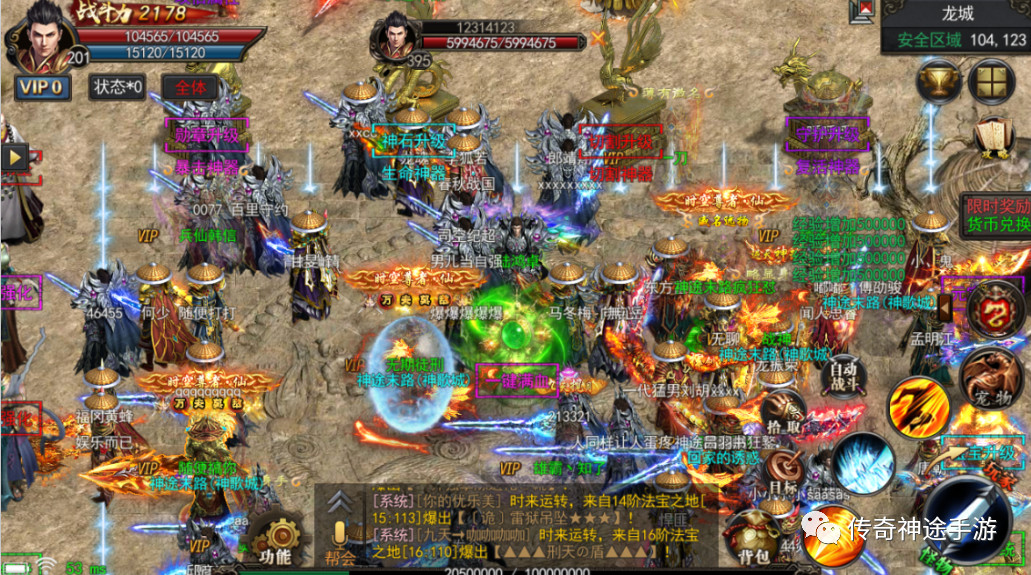
Task: Tap the 目标 target button
Action: coord(783,470)
